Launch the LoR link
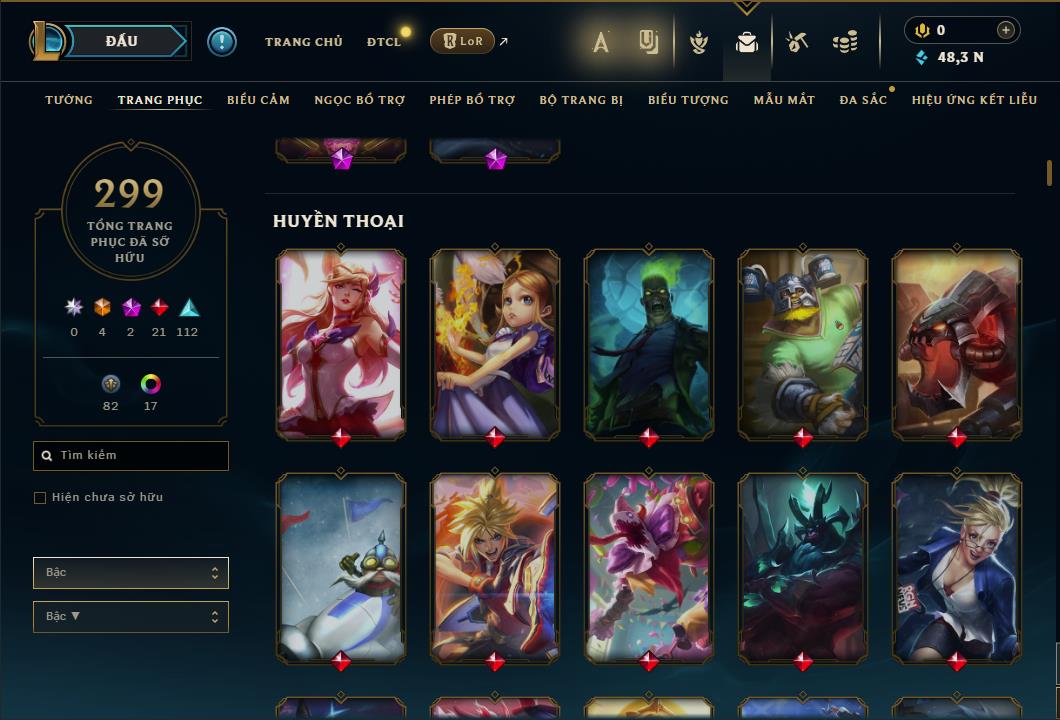 [462, 41]
